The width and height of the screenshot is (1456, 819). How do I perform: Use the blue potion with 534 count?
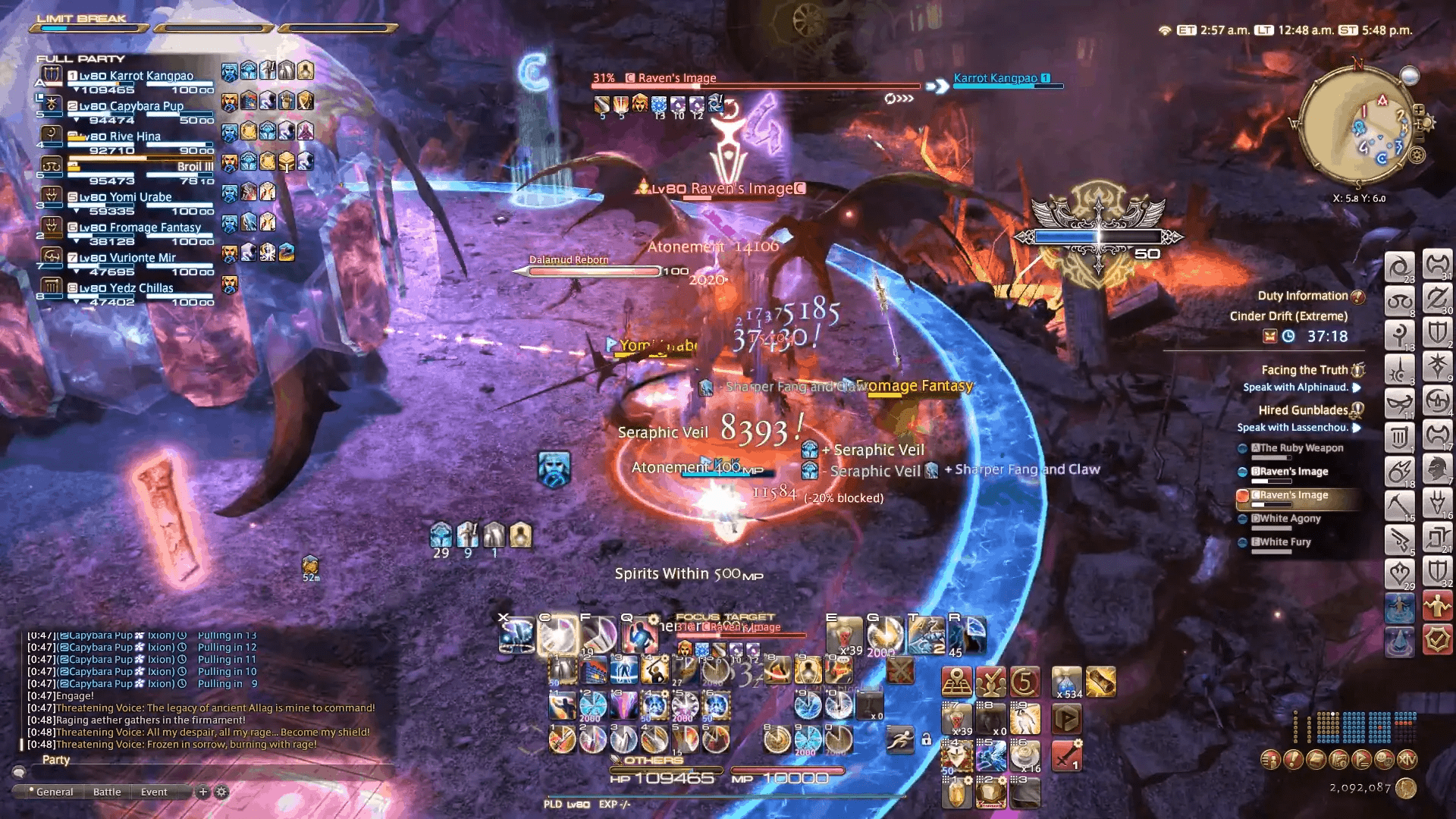[1067, 681]
